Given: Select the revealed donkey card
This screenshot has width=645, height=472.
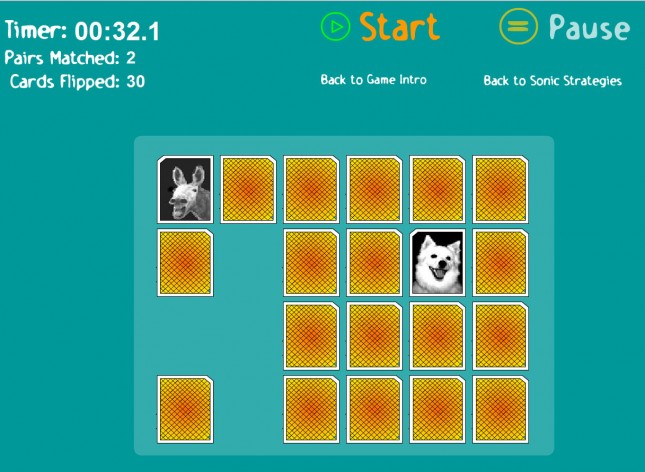Looking at the screenshot, I should (x=185, y=189).
